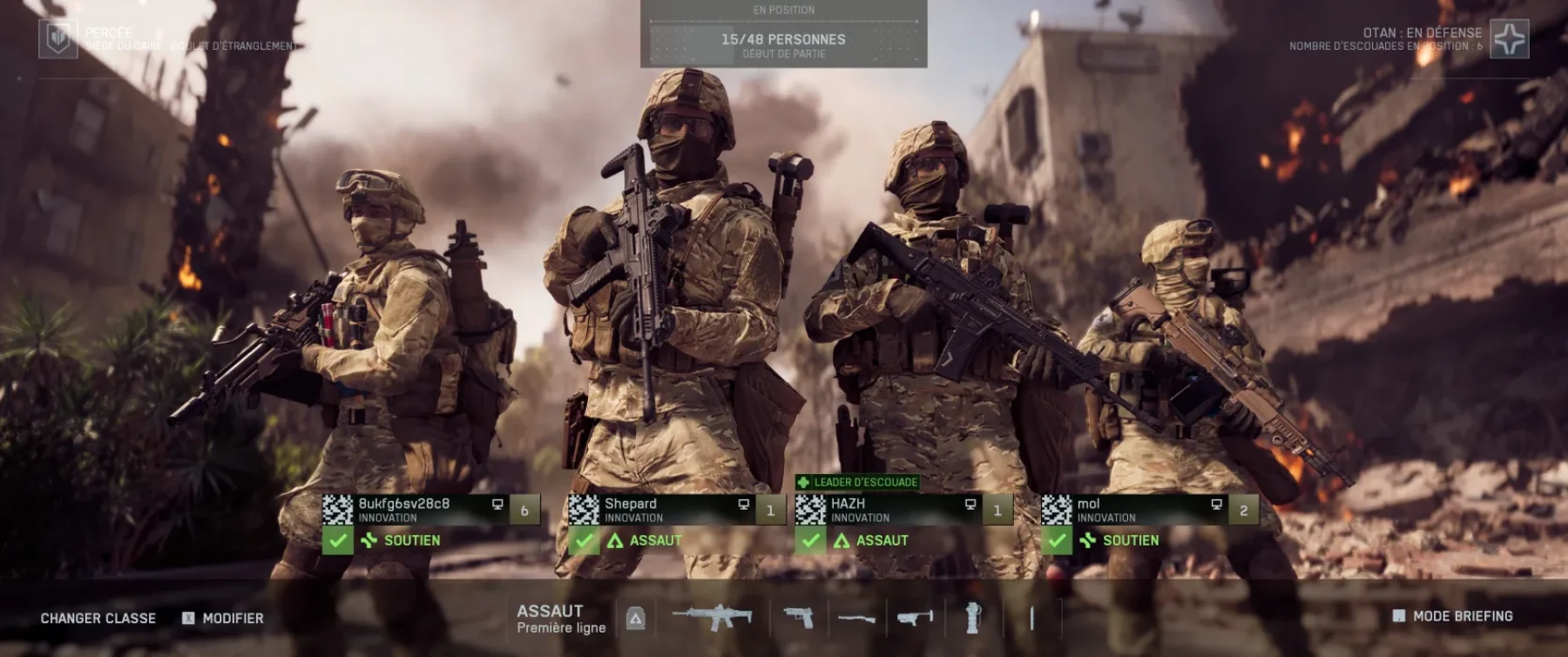Select the pistol sidearm slot
Viewport: 1568px width, 657px height.
pyautogui.click(x=799, y=618)
